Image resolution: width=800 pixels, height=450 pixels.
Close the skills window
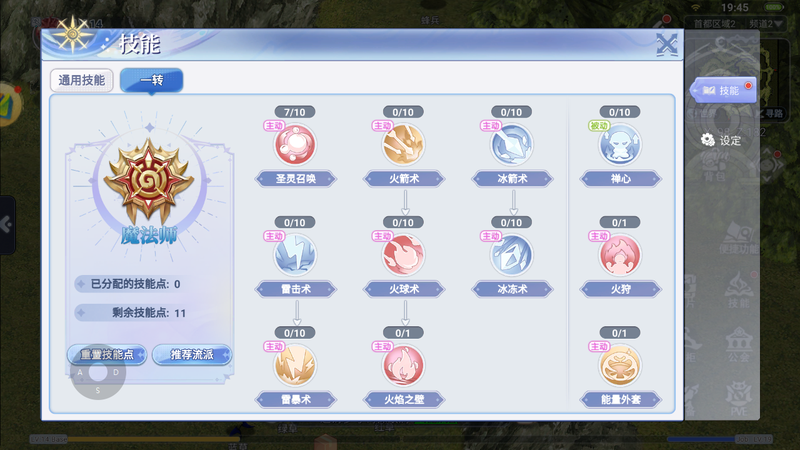667,43
